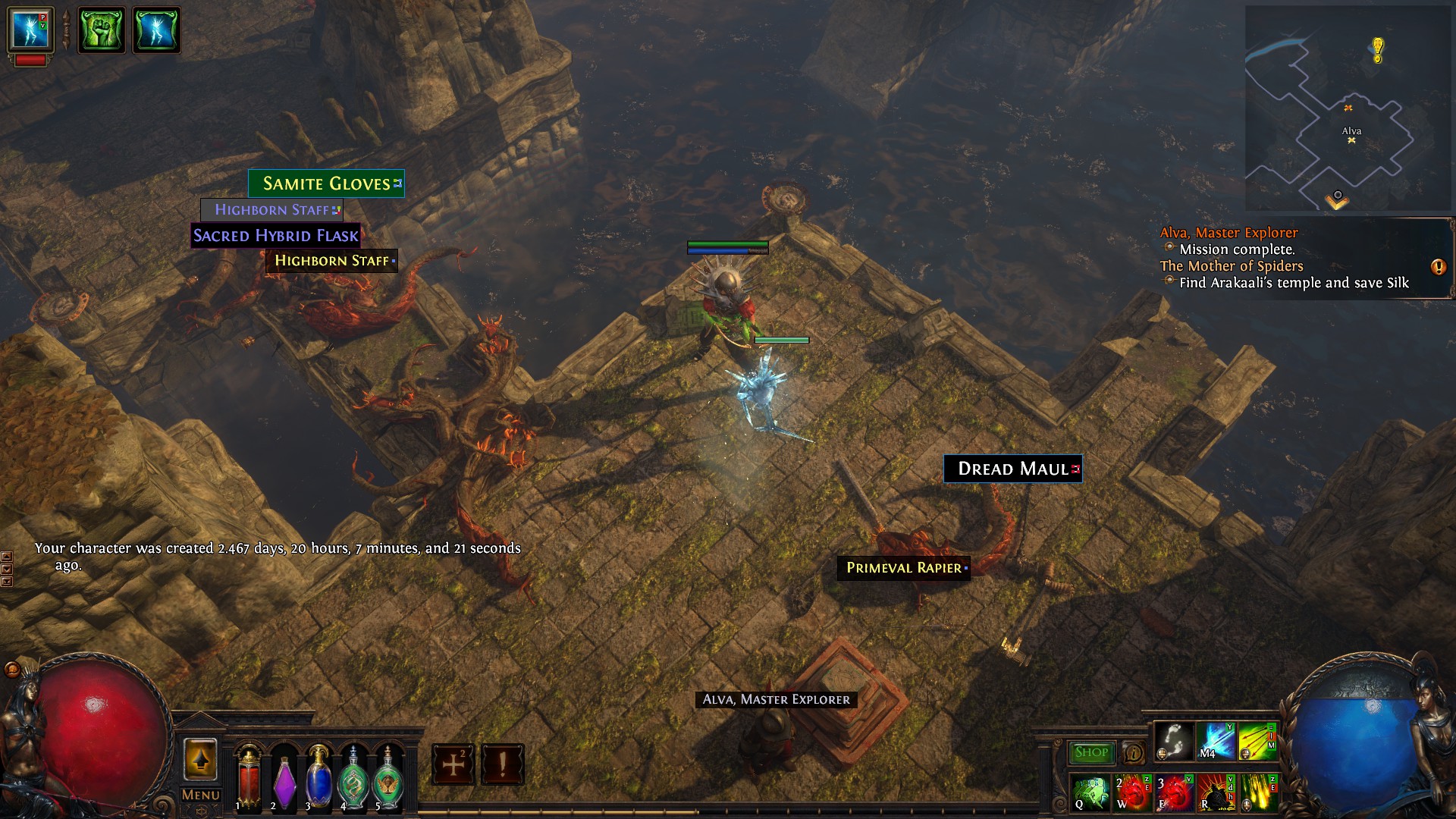Pick up the Samite Gloves item label
This screenshot has height=819, width=1456.
click(326, 184)
